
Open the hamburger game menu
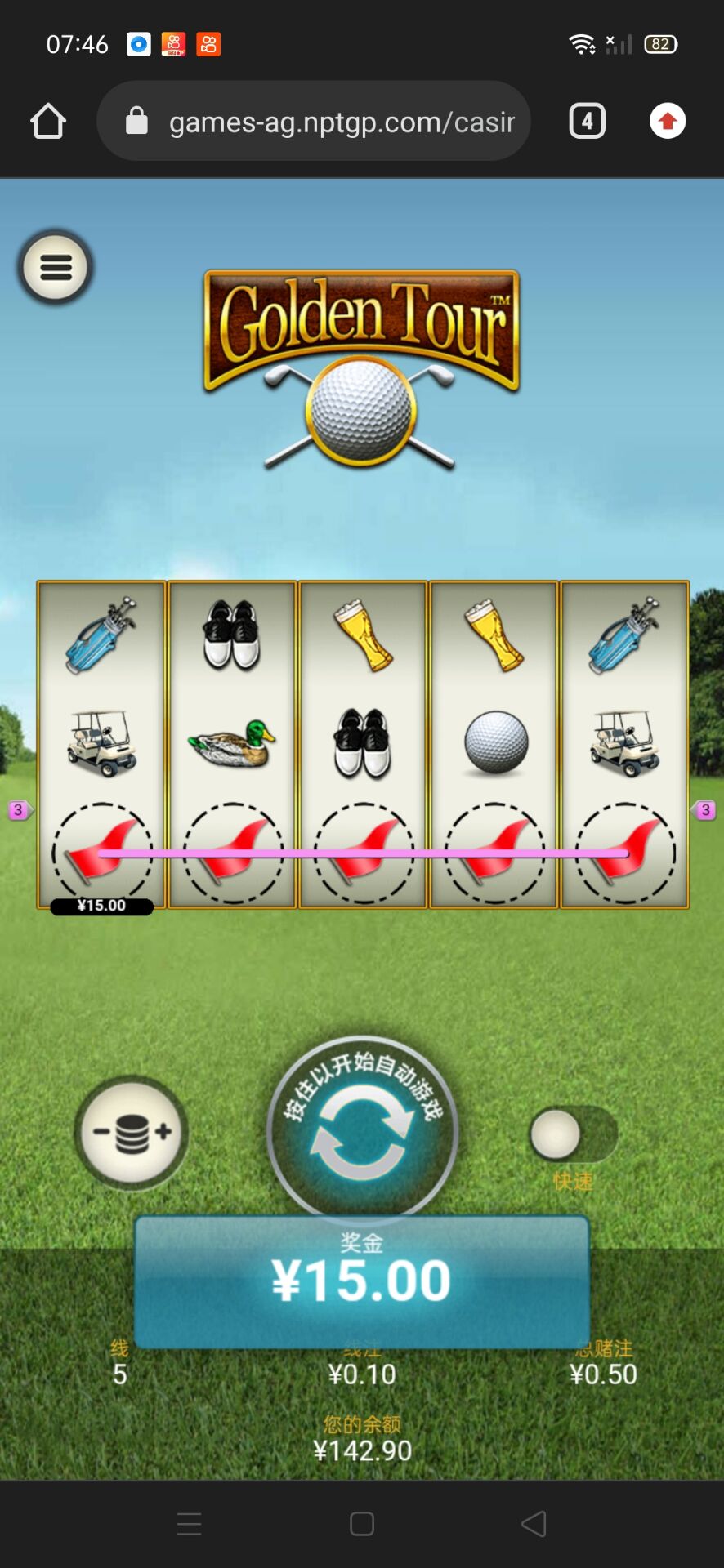tap(56, 267)
